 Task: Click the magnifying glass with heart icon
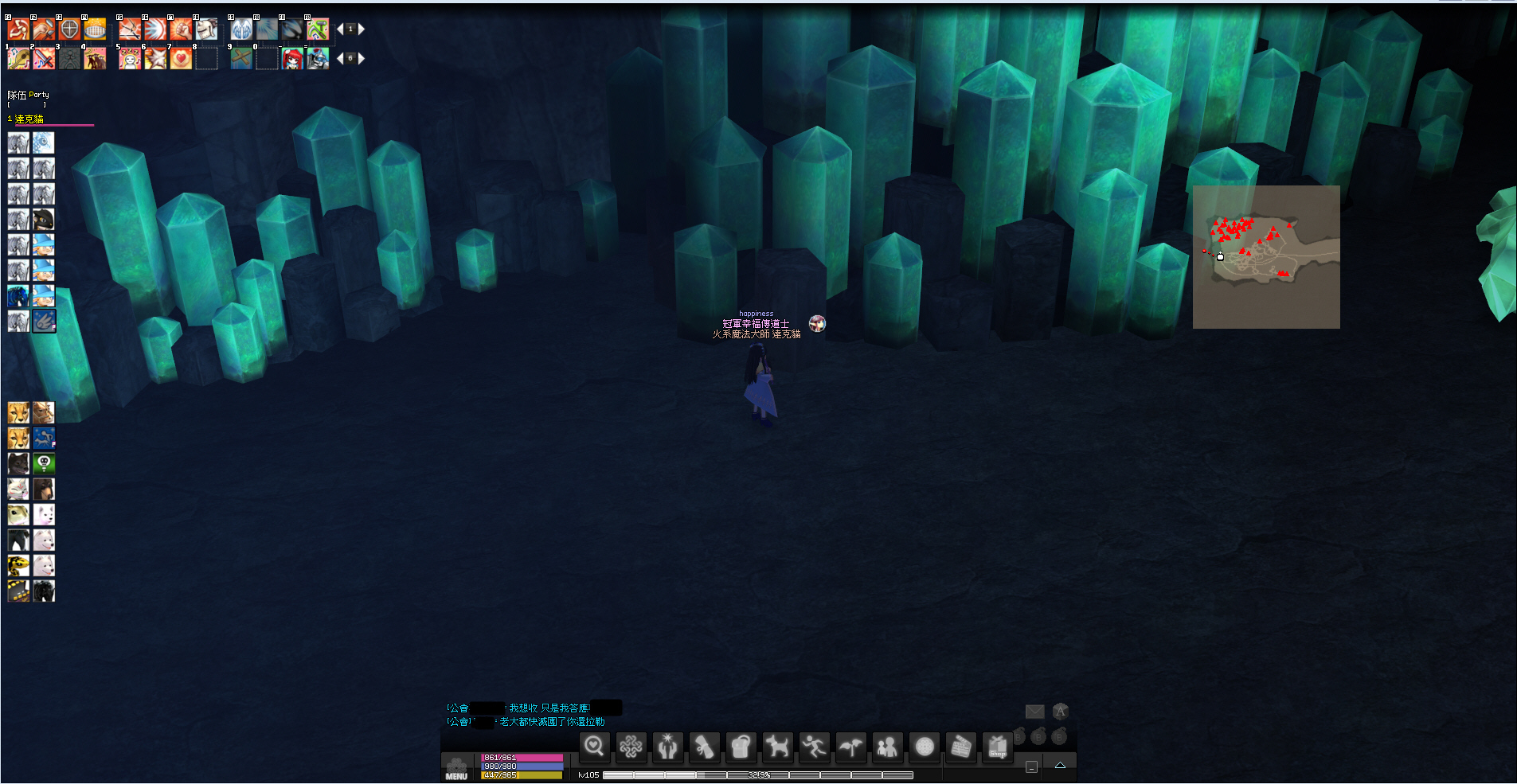click(x=594, y=747)
